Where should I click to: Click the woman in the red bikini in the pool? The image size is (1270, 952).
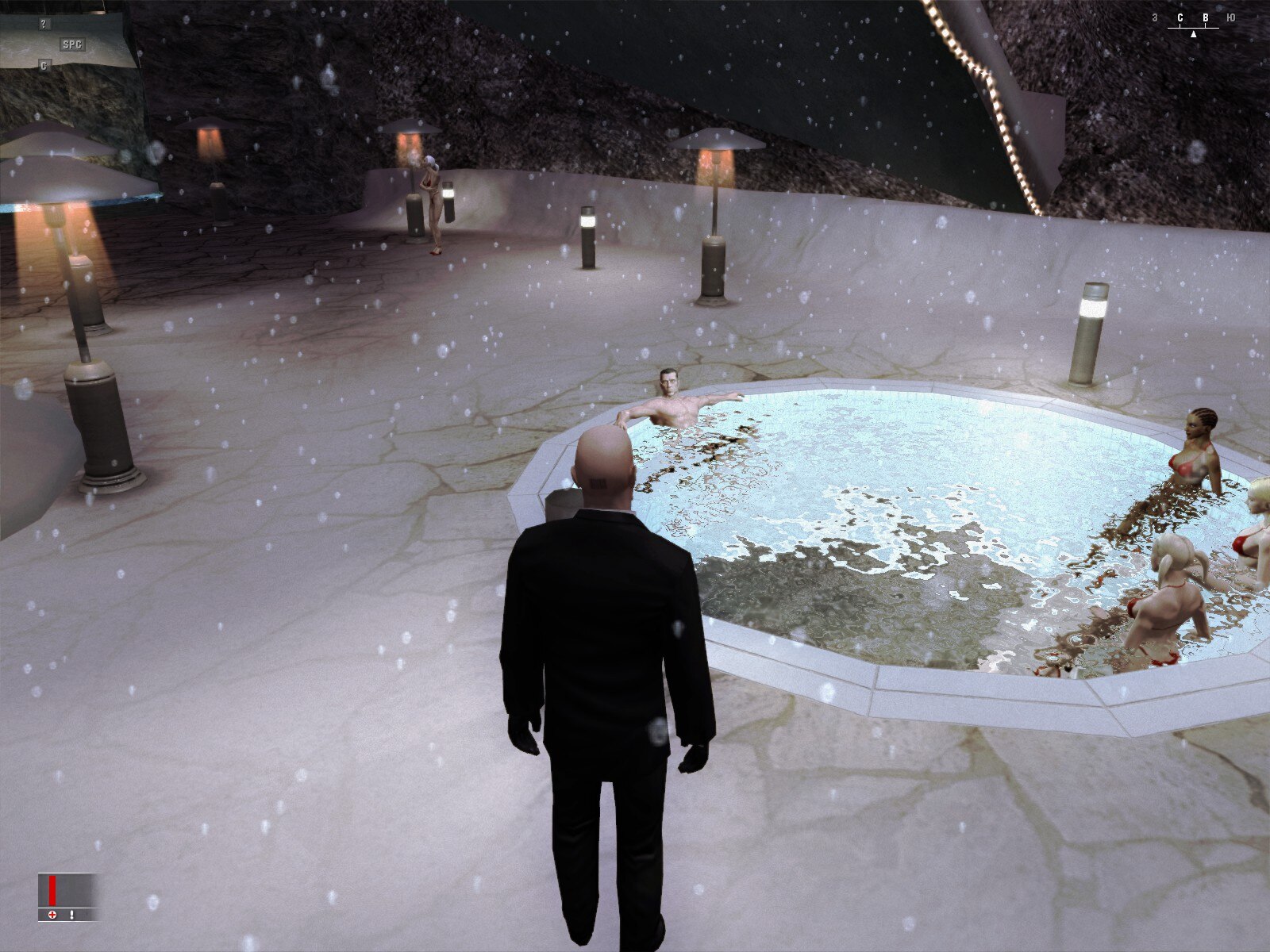[1195, 452]
